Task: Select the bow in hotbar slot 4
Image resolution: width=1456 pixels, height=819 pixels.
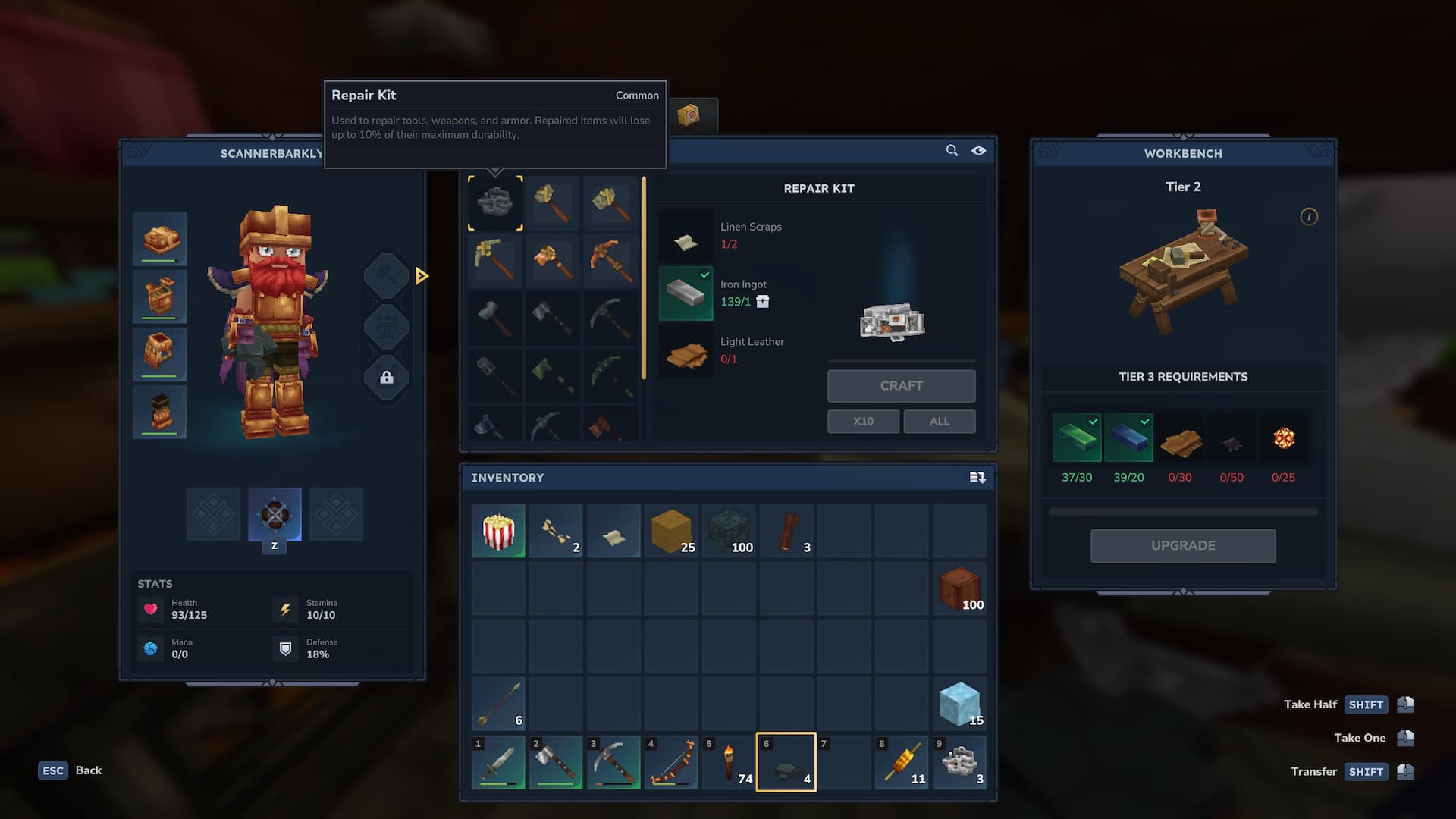Action: coord(671,762)
